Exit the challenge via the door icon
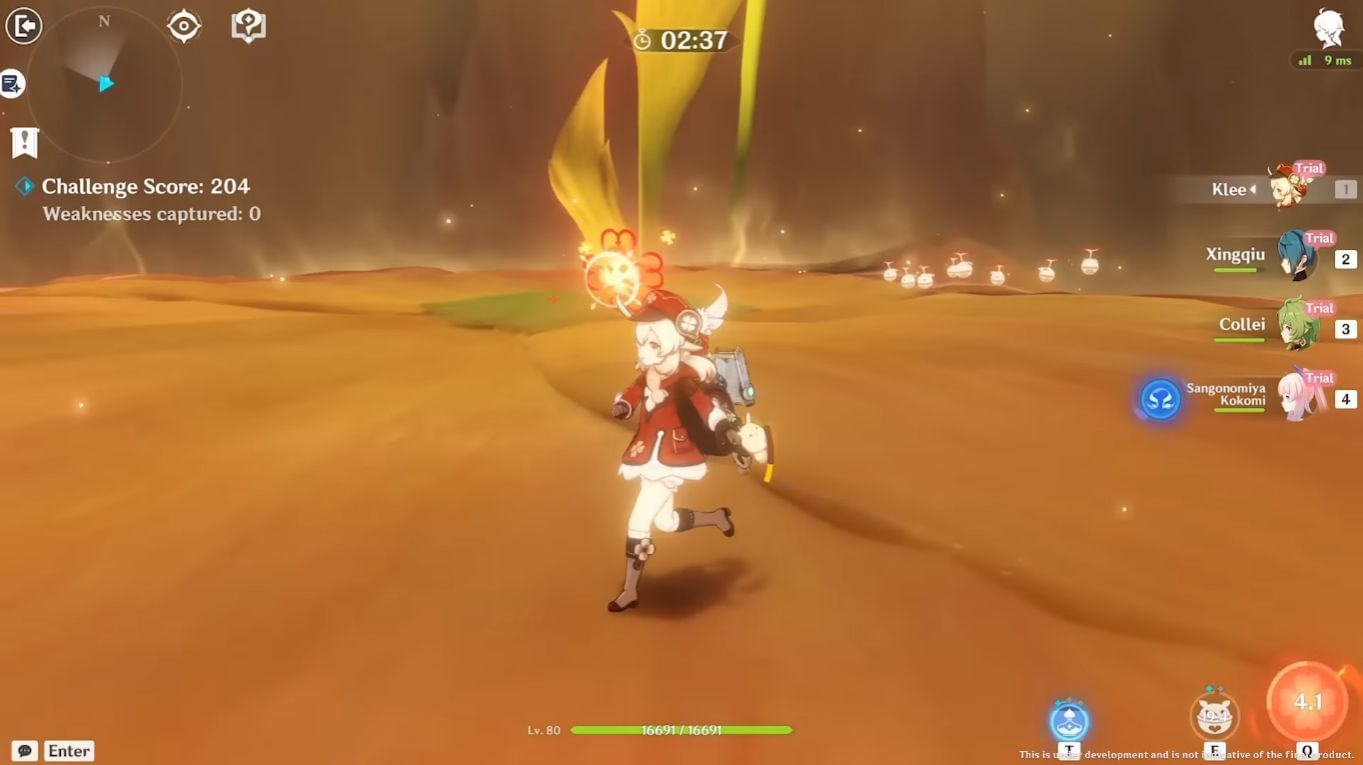 (24, 25)
